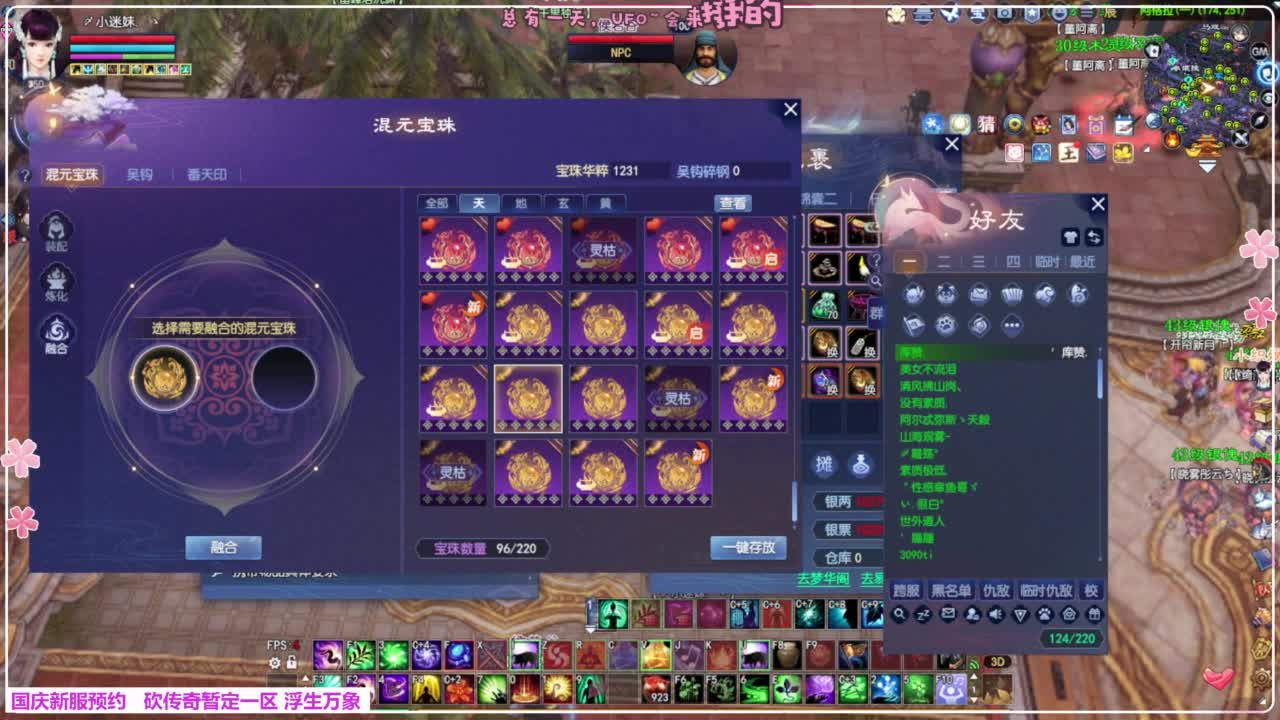This screenshot has height=720, width=1280.
Task: Search friends using the magnifier icon
Action: [x=899, y=614]
